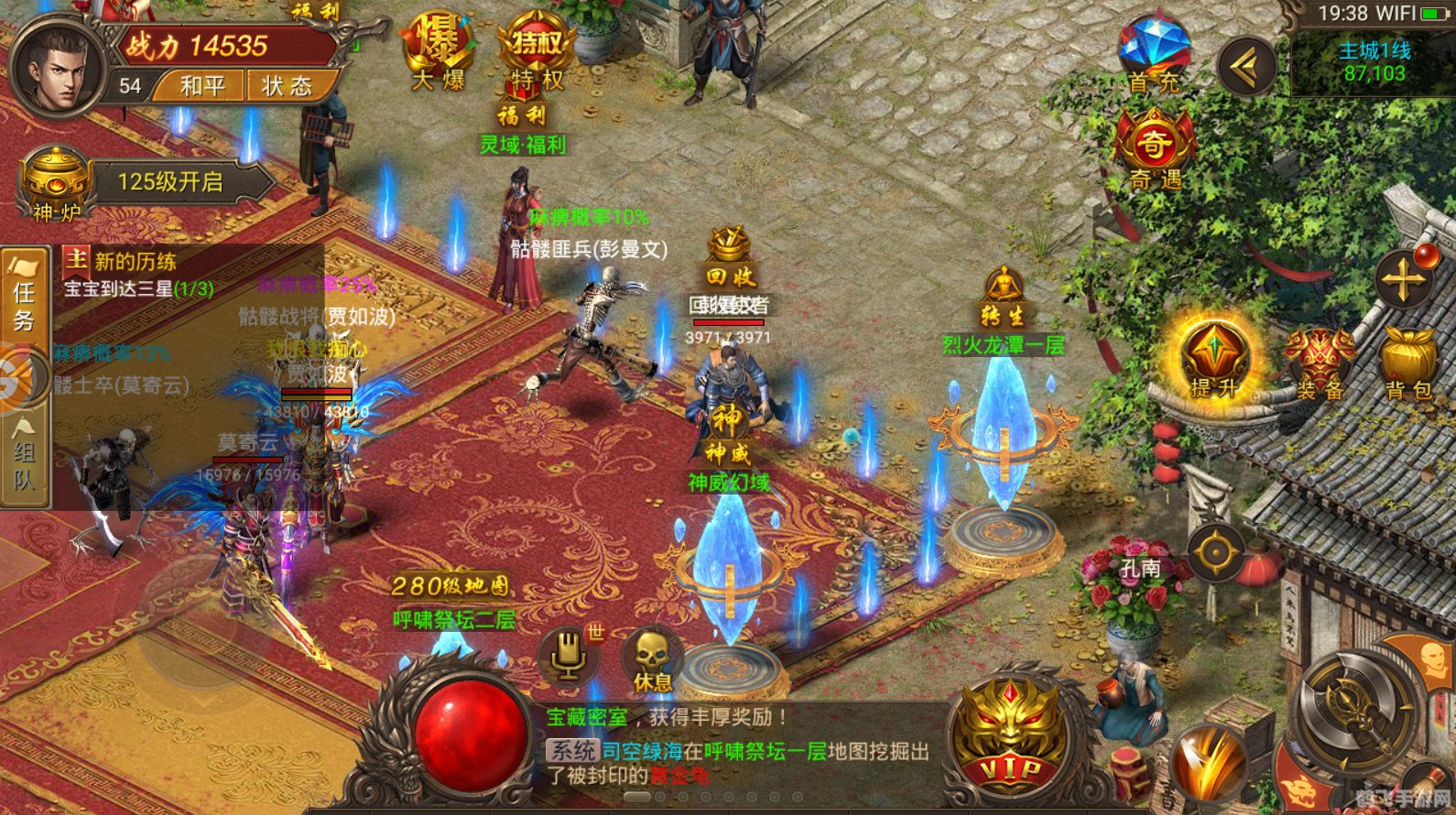Open the 神炉 furnace icon
This screenshot has height=815, width=1456.
click(57, 183)
